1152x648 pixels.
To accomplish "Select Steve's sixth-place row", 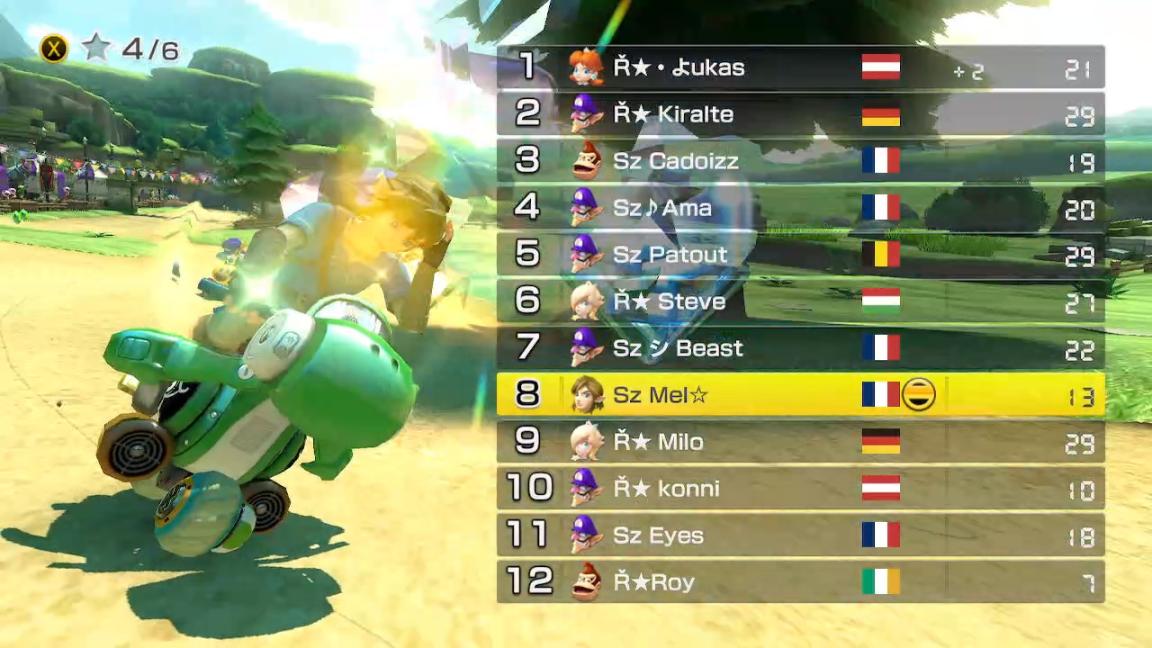I will click(800, 301).
